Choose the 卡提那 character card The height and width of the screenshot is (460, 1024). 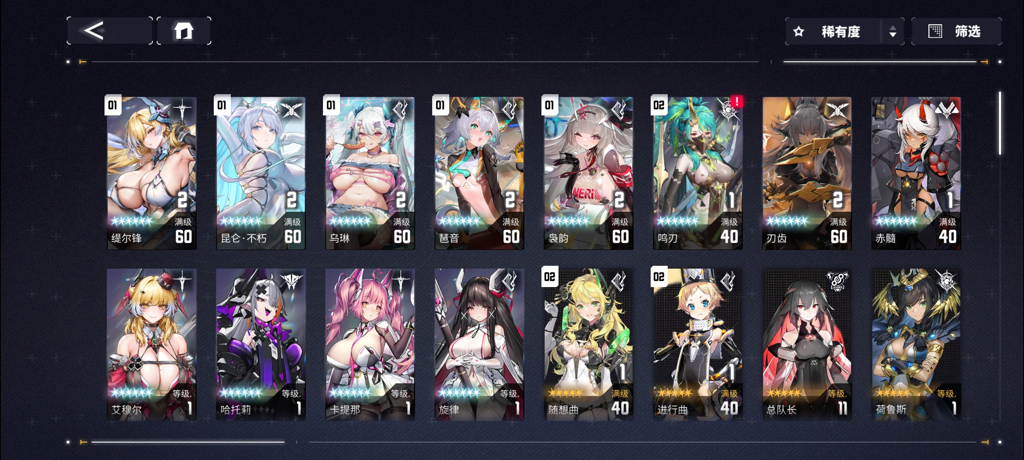369,343
